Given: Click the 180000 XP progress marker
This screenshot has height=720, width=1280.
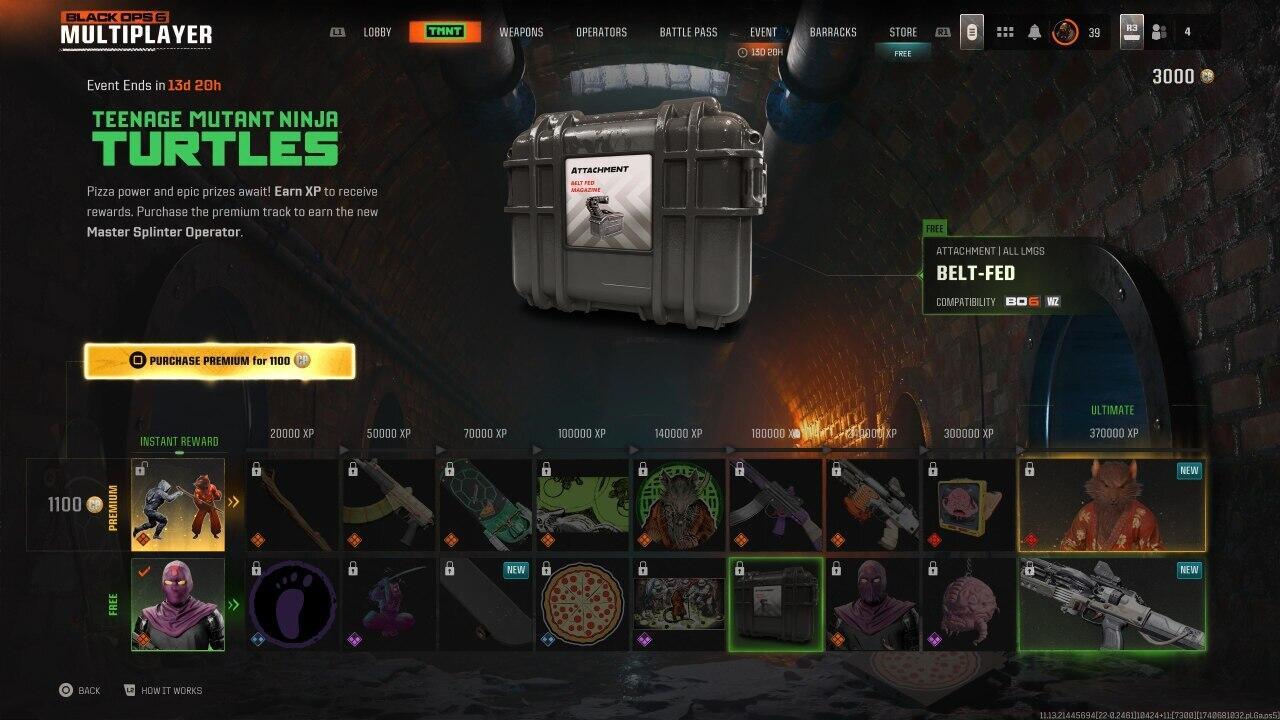Looking at the screenshot, I should point(776,433).
